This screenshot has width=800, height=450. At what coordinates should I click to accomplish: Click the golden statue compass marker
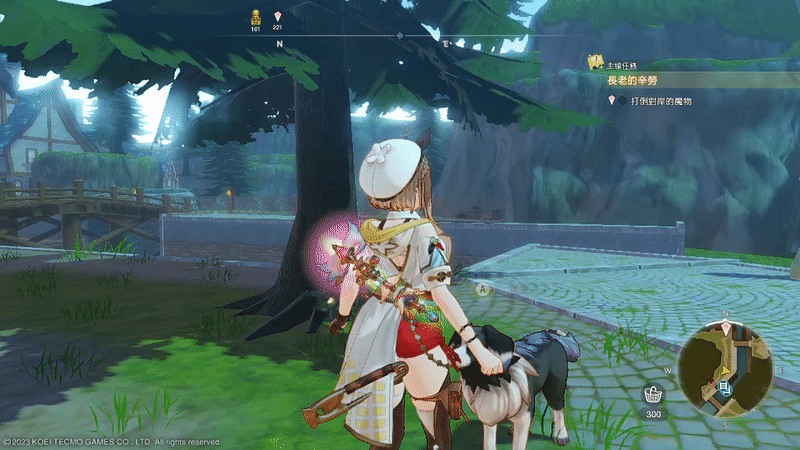click(255, 16)
